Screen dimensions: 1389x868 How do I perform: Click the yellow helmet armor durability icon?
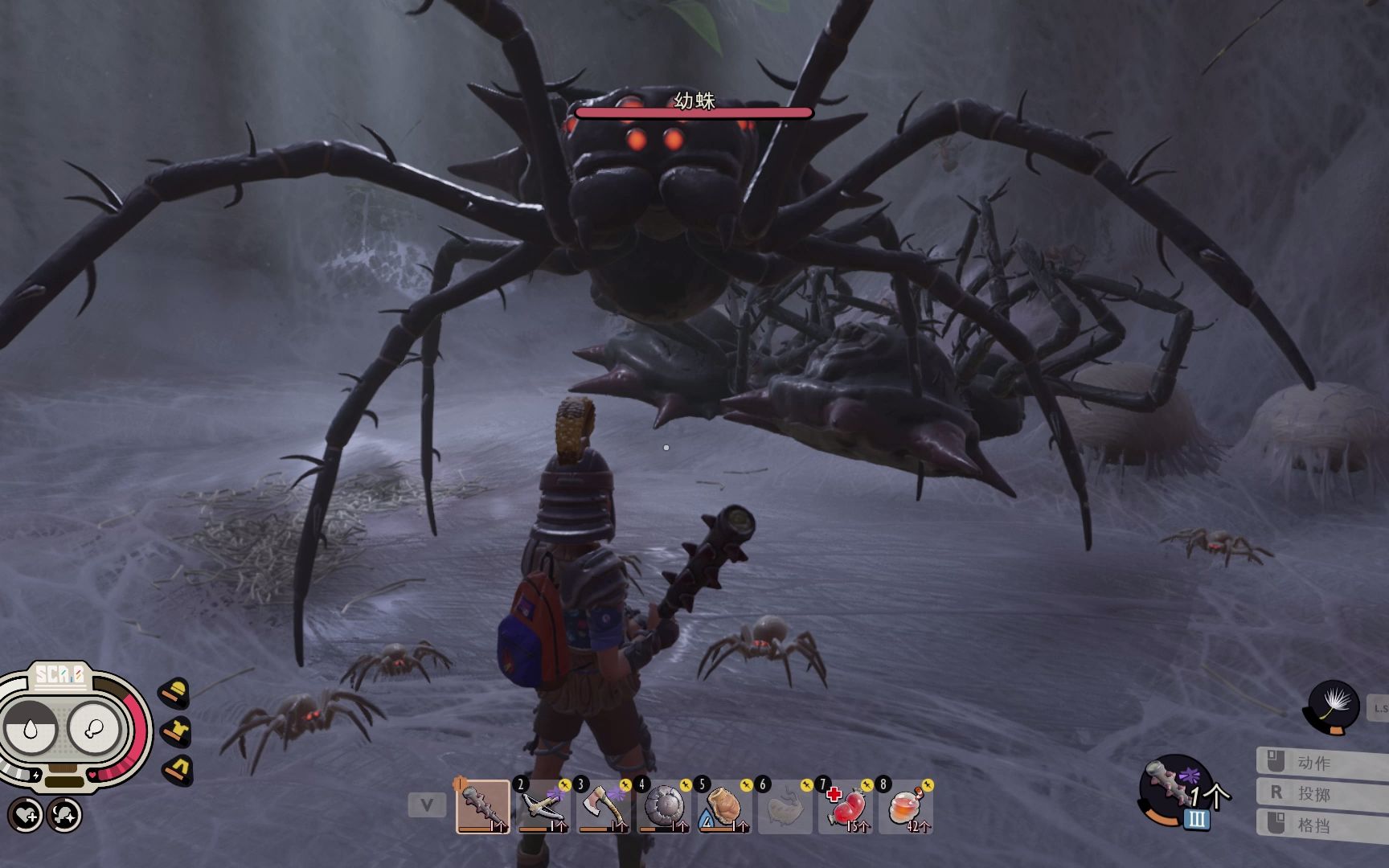coord(175,693)
